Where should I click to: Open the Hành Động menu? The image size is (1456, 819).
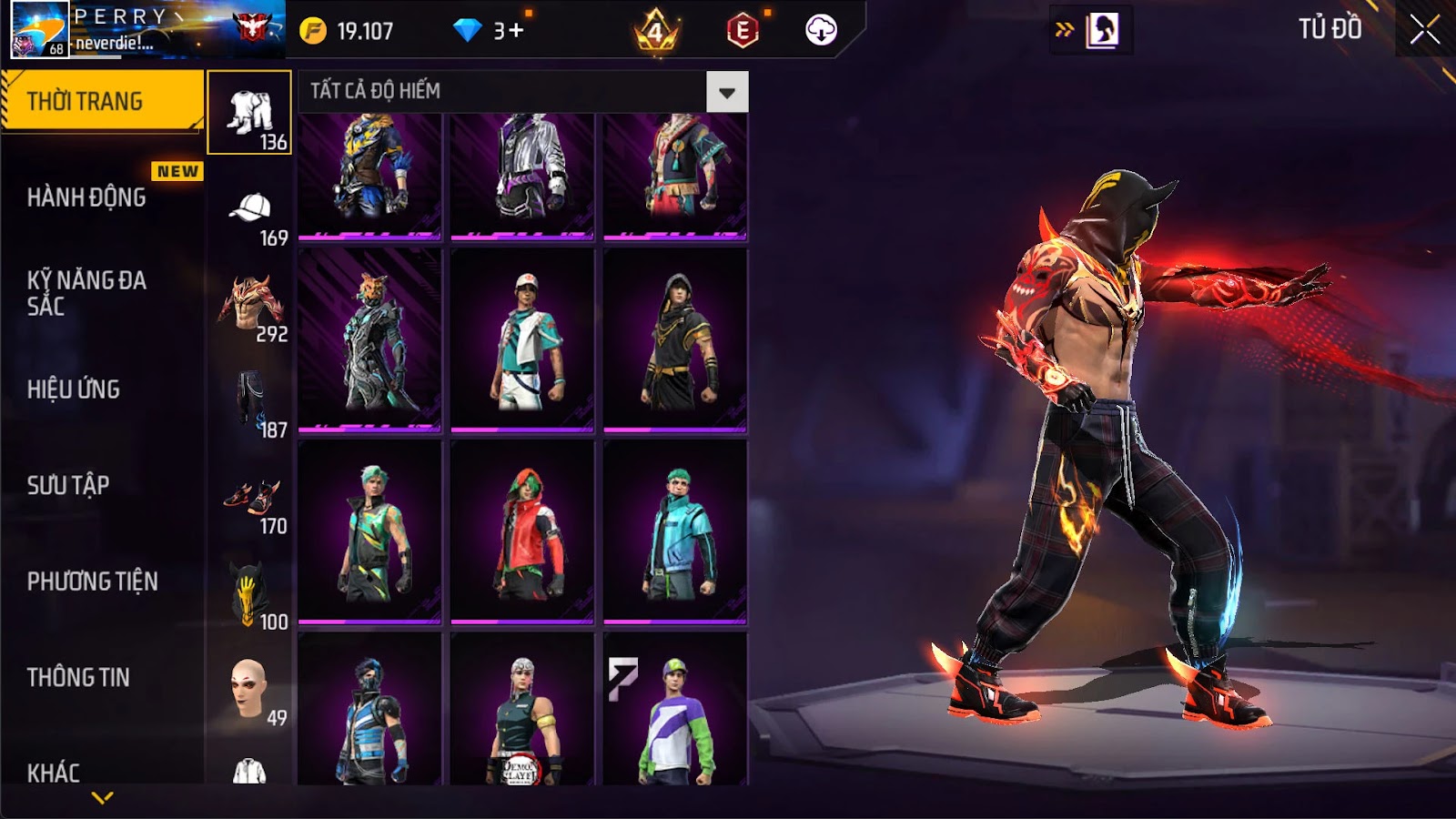pyautogui.click(x=87, y=197)
